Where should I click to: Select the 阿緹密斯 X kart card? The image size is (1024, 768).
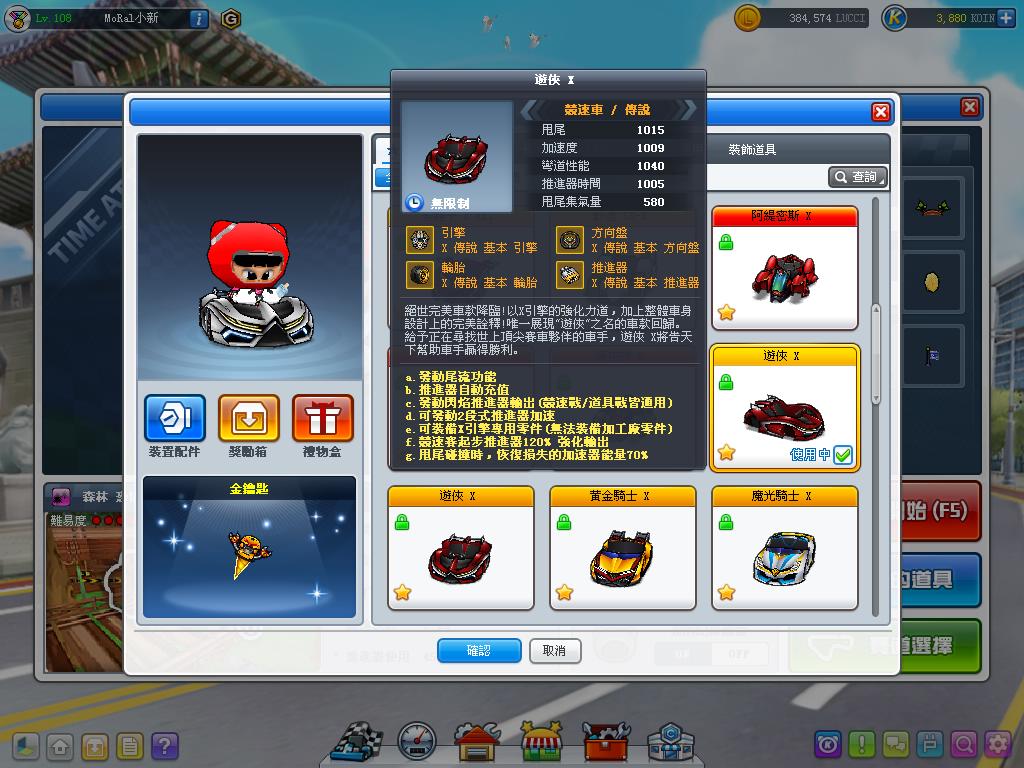click(x=784, y=268)
